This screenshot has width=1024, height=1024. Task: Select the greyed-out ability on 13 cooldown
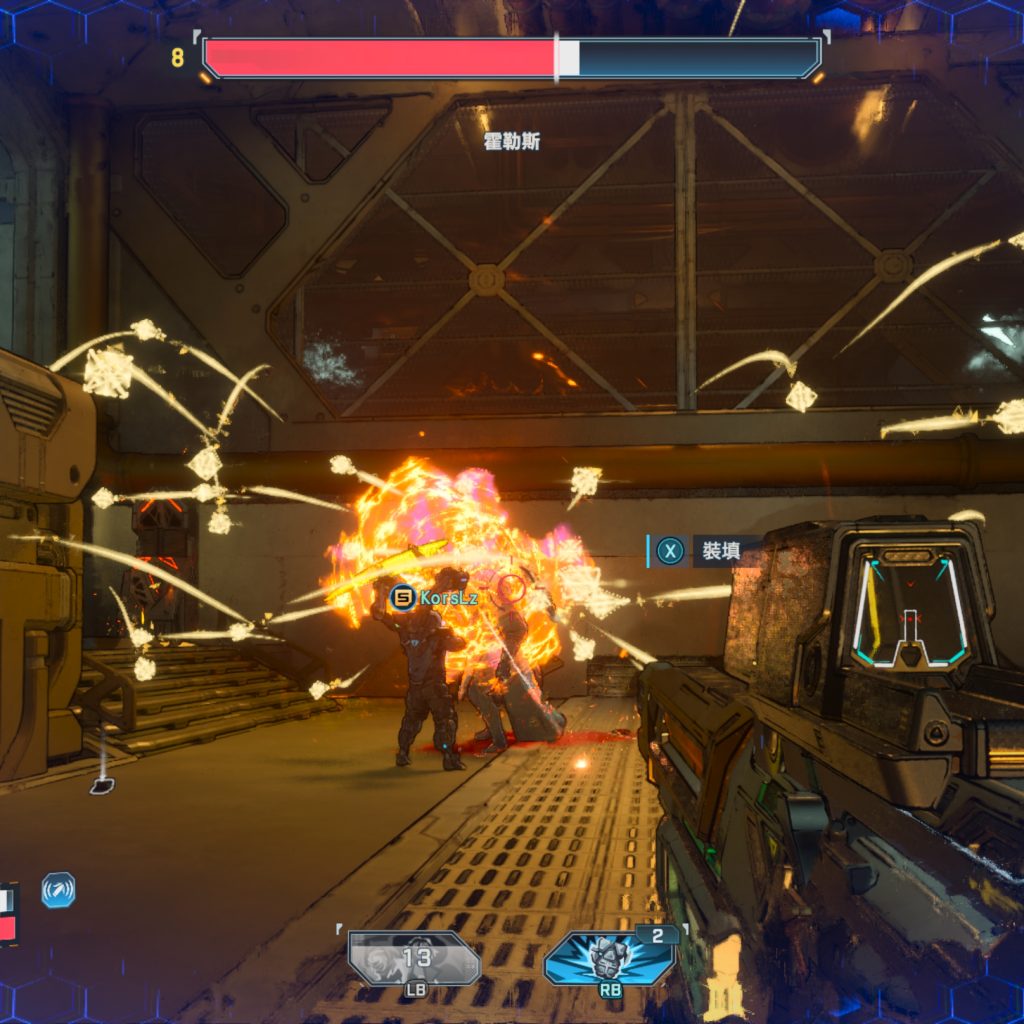click(x=415, y=959)
